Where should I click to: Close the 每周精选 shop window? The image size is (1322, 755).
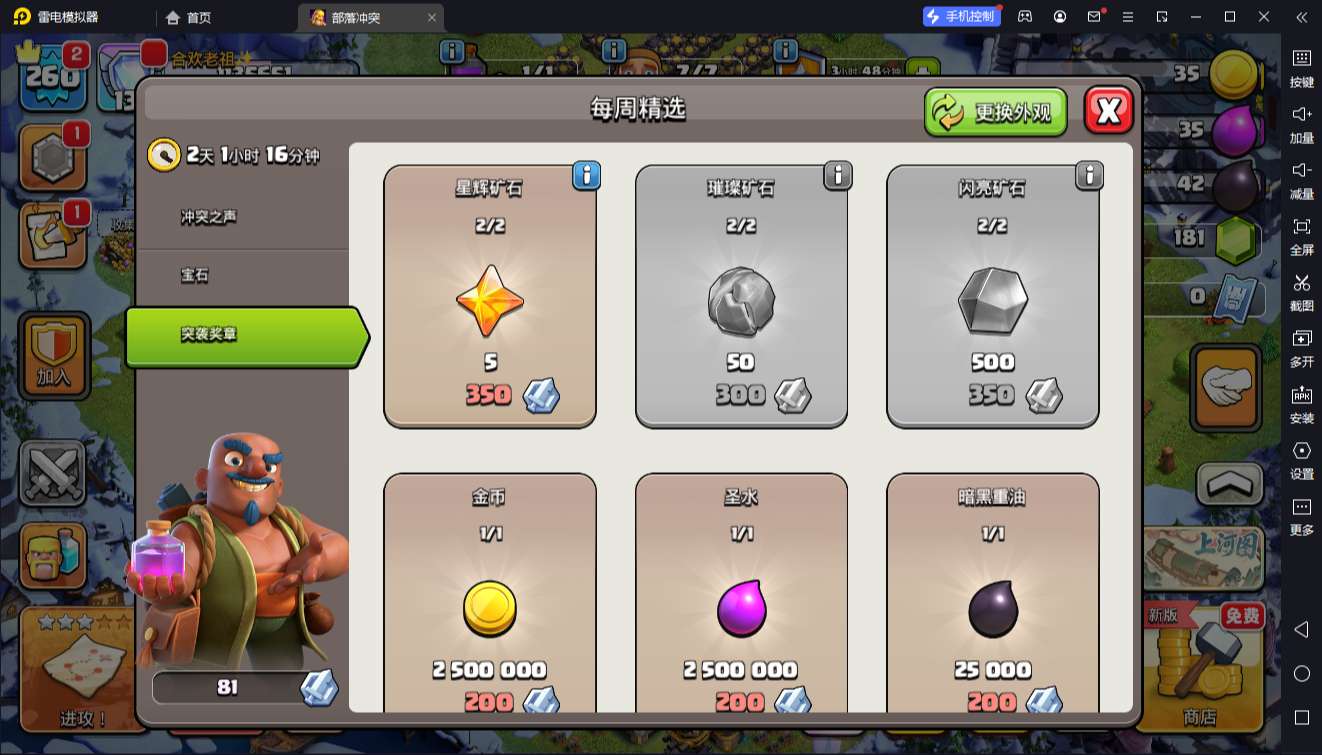(x=1108, y=111)
